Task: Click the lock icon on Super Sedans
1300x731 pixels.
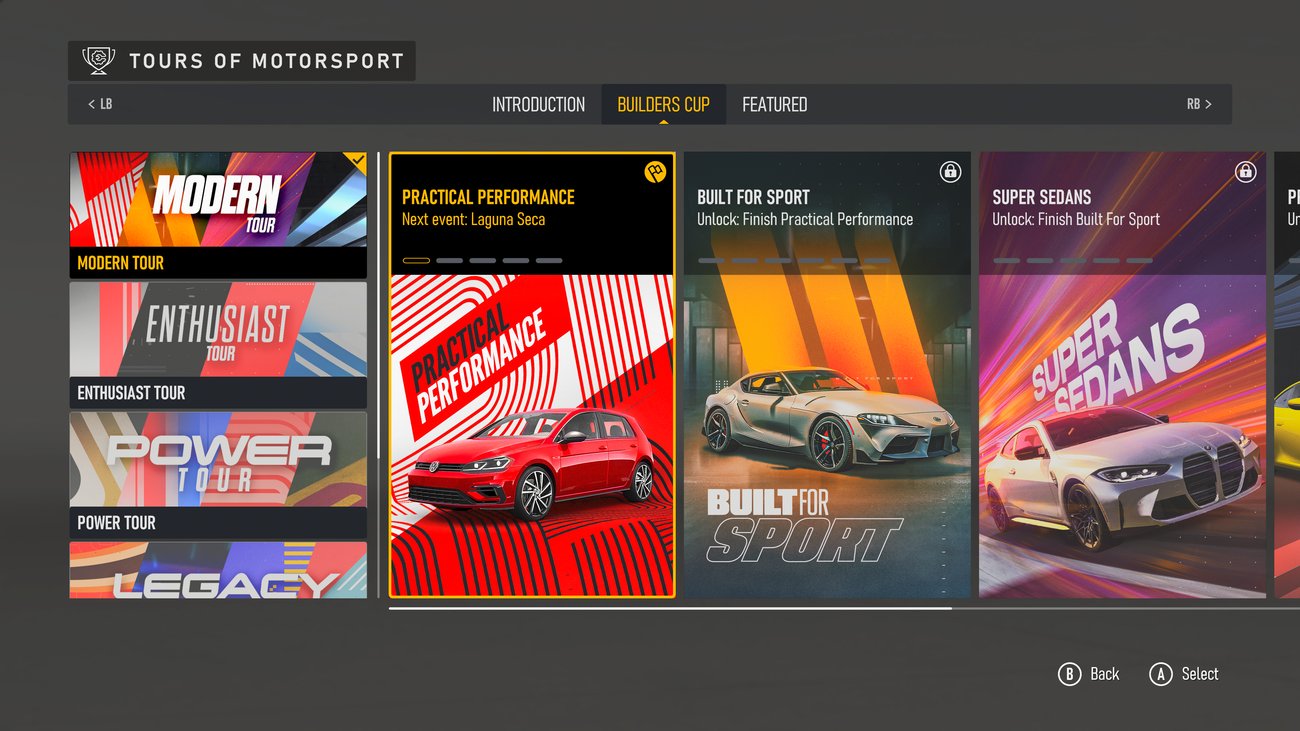Action: point(1245,172)
